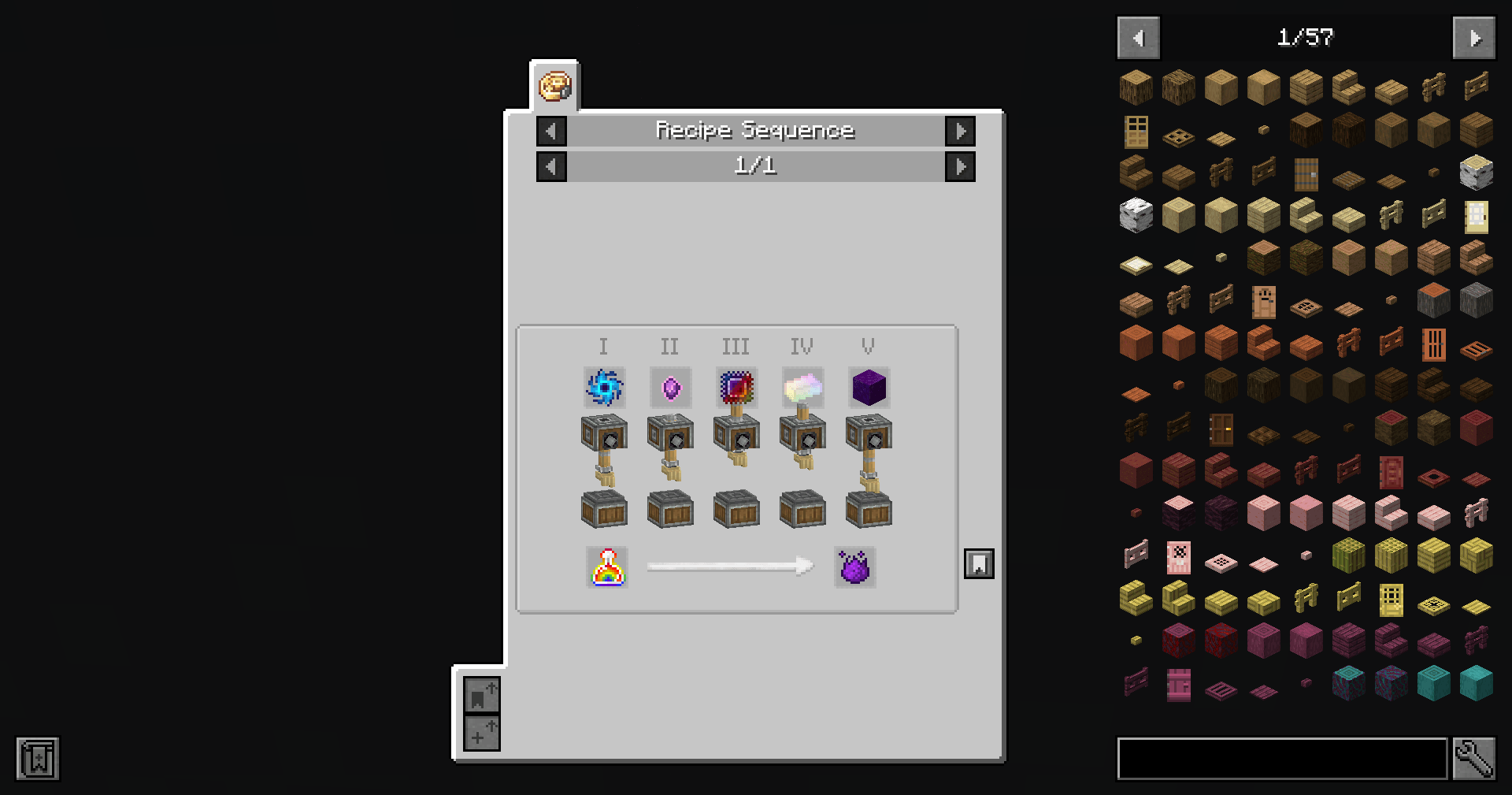
Task: Toggle the bookmark overlay button bottom left
Action: click(x=481, y=697)
